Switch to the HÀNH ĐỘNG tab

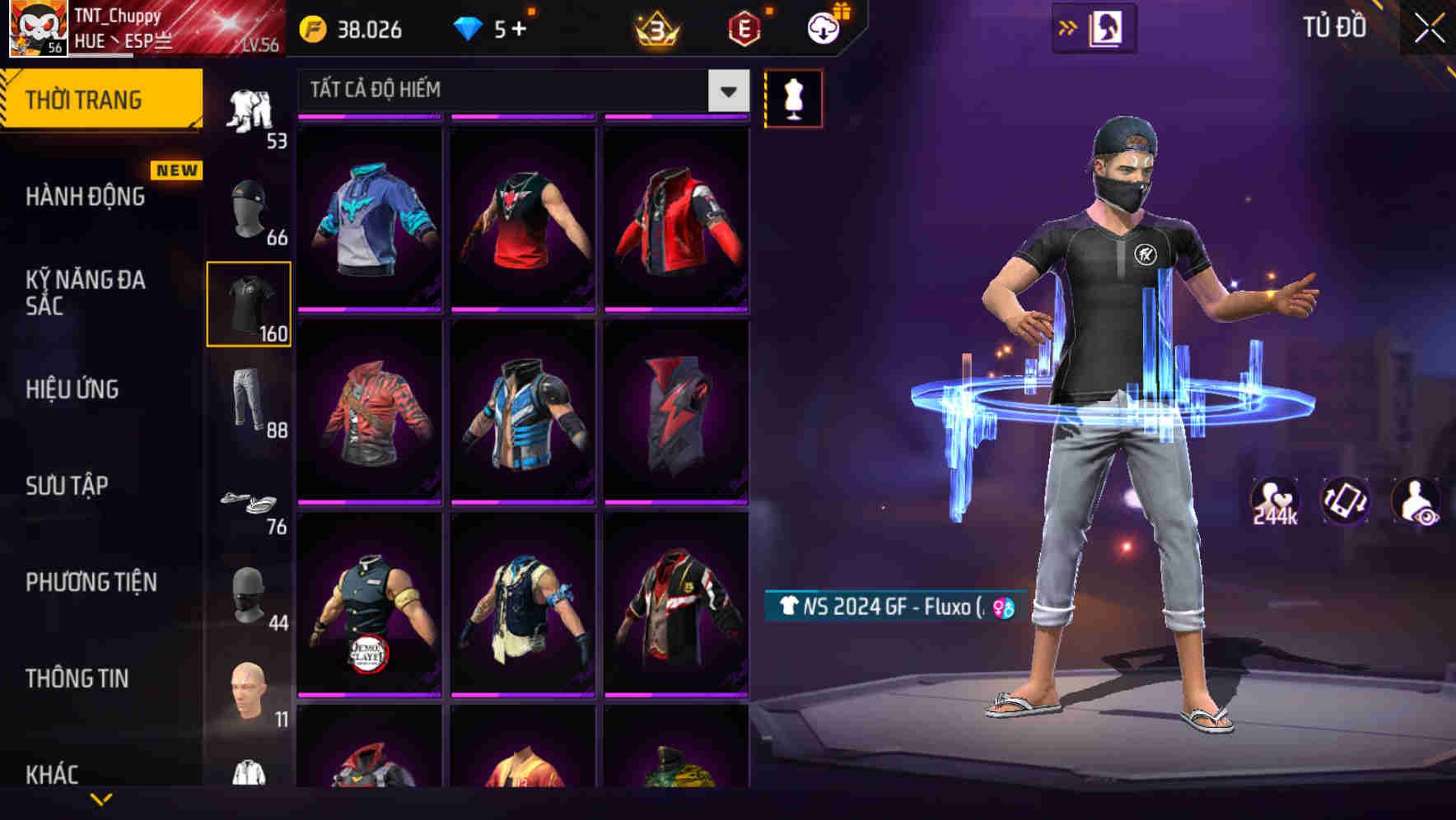click(84, 196)
